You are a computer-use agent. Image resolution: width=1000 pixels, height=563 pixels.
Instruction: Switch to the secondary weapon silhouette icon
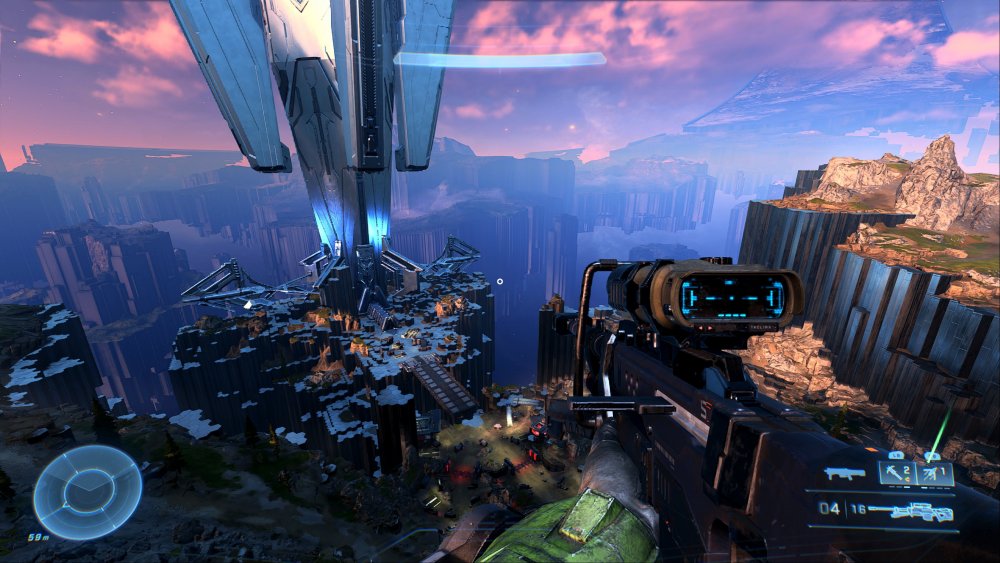coord(845,472)
